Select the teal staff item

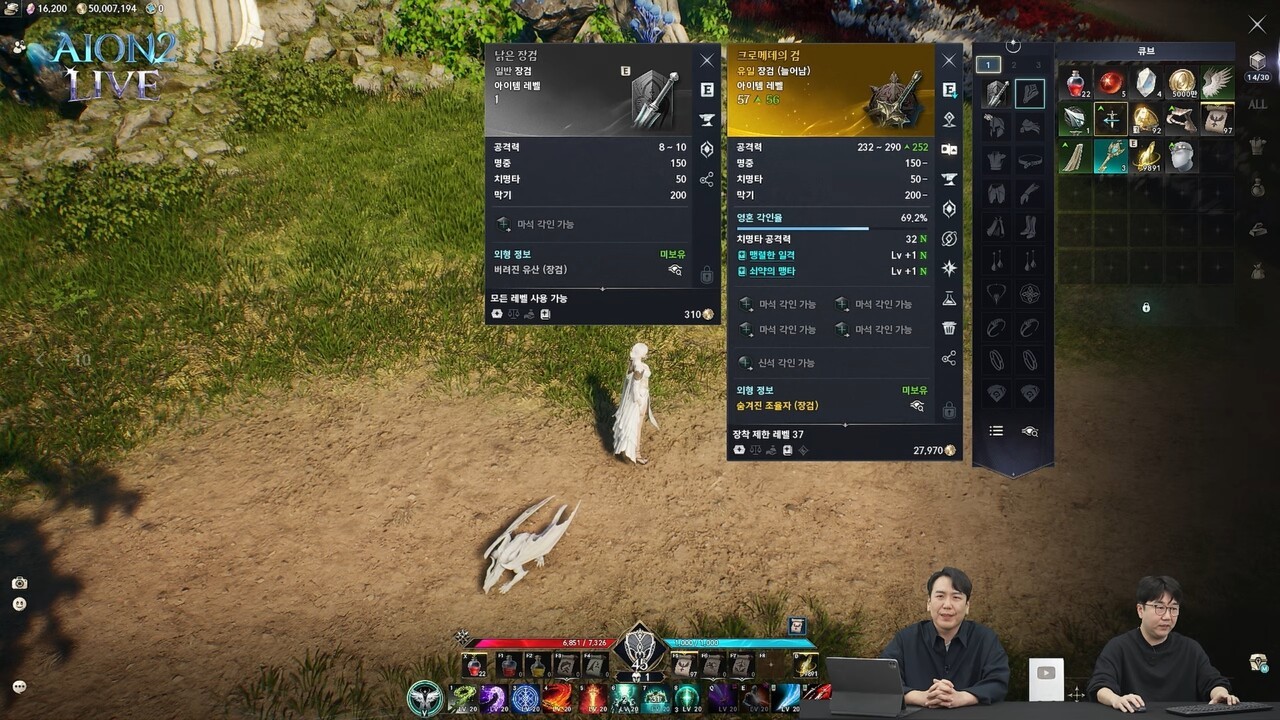point(1111,156)
